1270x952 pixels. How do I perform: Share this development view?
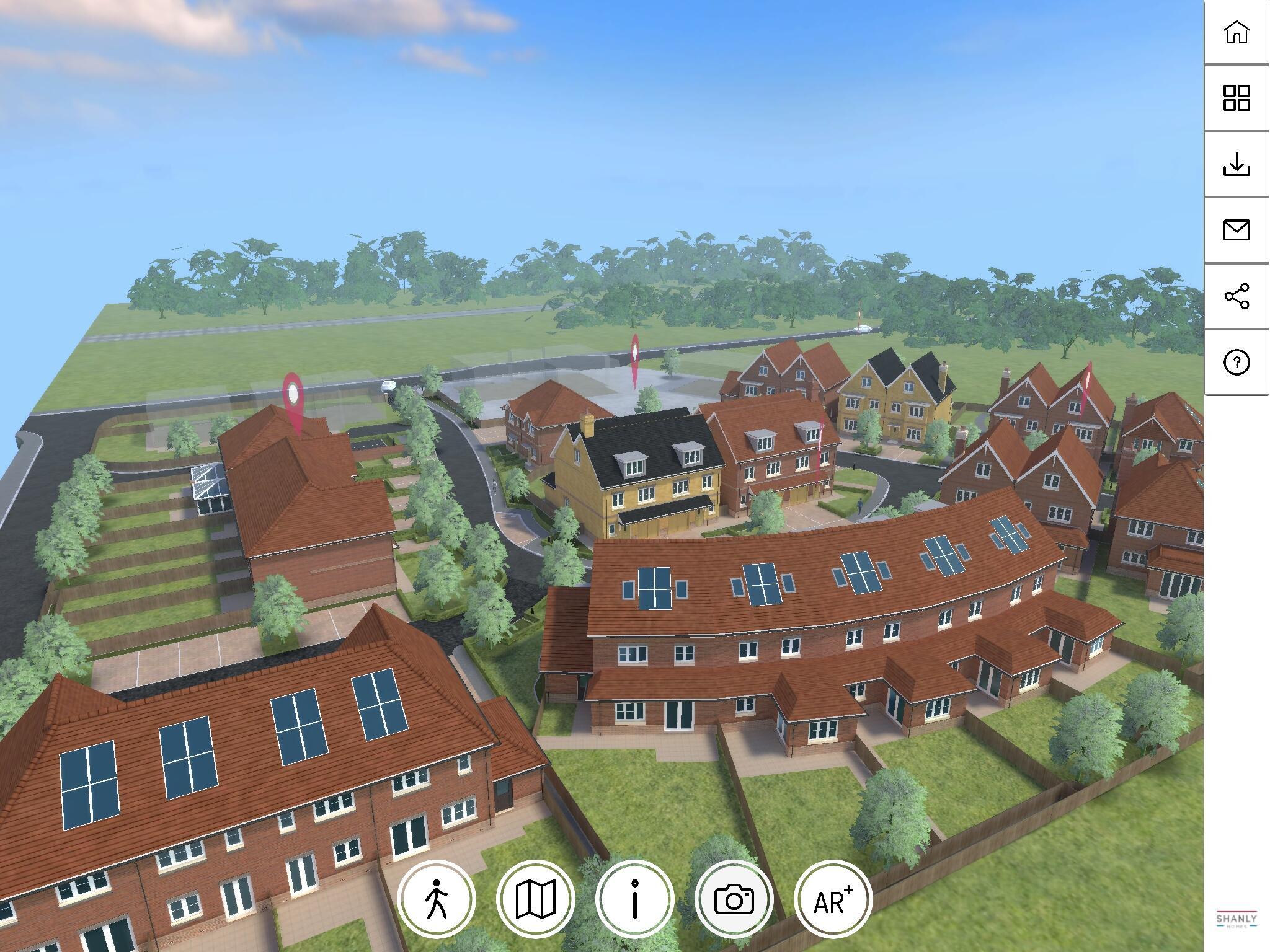(1237, 296)
